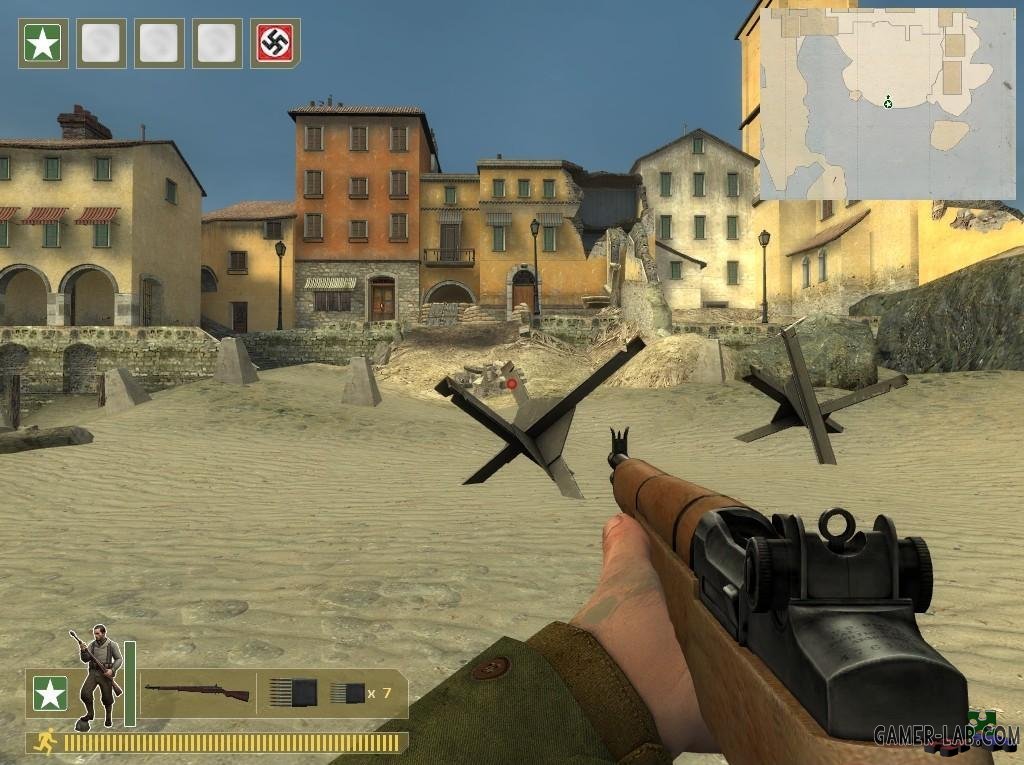Click the Gamer-Lab.com watermark

(946, 736)
